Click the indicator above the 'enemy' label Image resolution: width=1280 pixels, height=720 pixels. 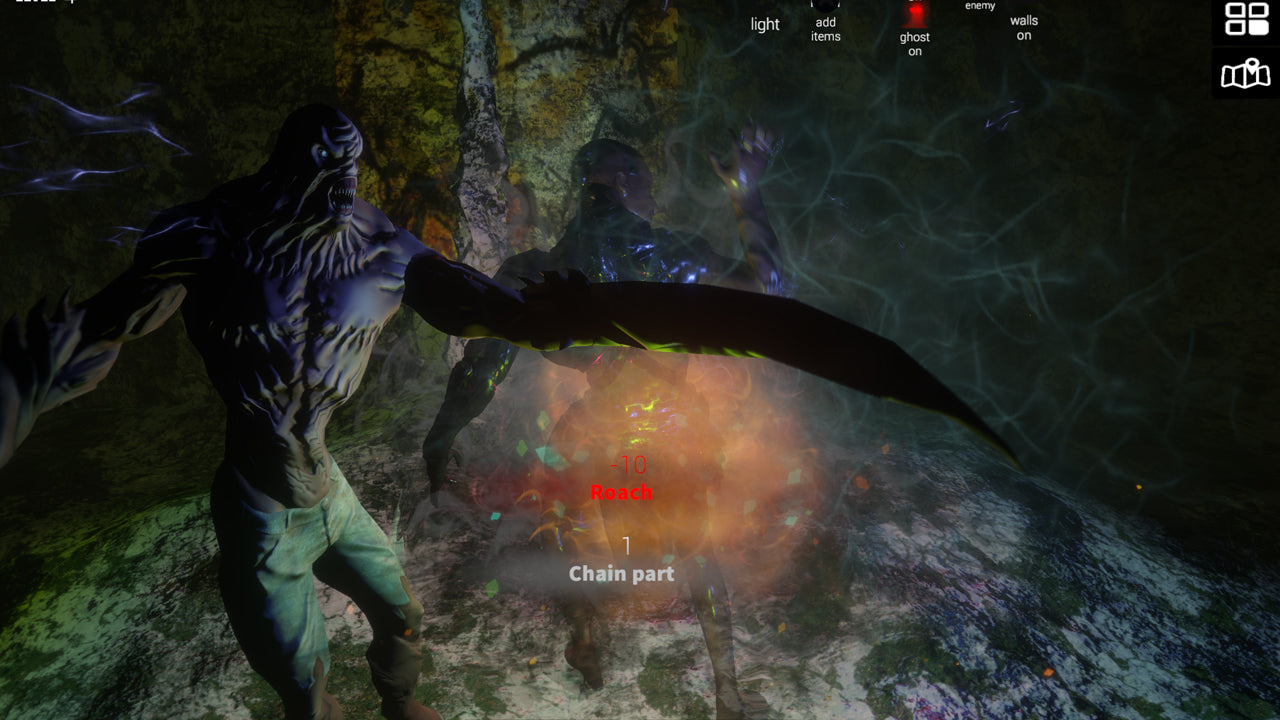pyautogui.click(x=978, y=3)
